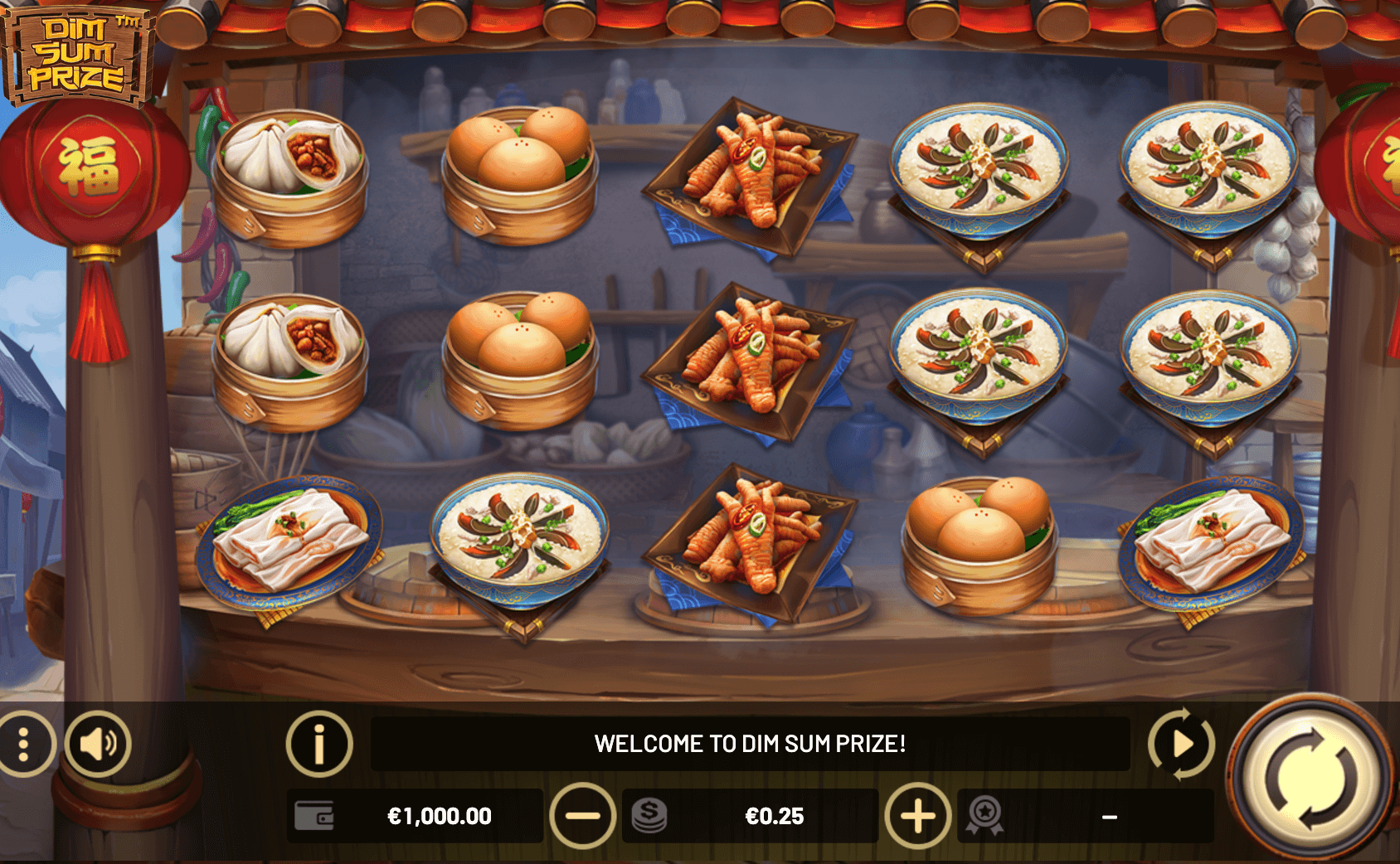Viewport: 1400px width, 864px height.
Task: Open the info paytable button
Action: click(319, 744)
